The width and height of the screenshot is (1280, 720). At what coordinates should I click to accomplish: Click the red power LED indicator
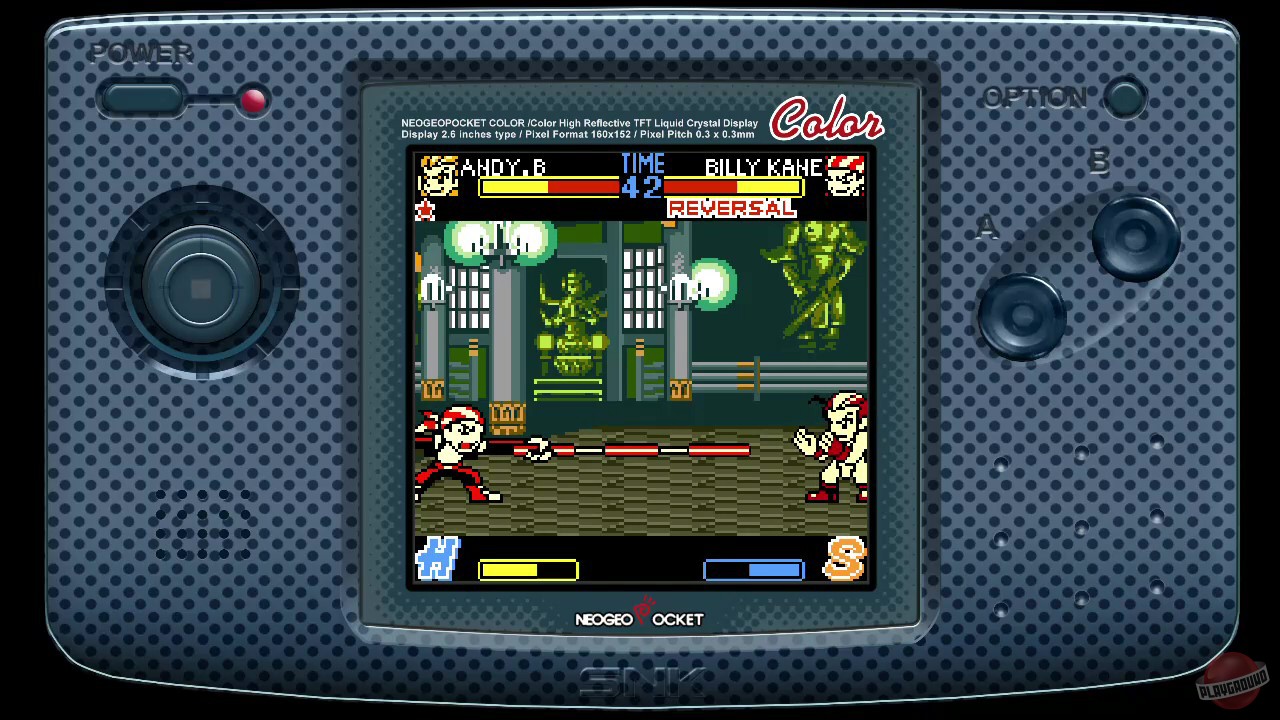coord(253,100)
